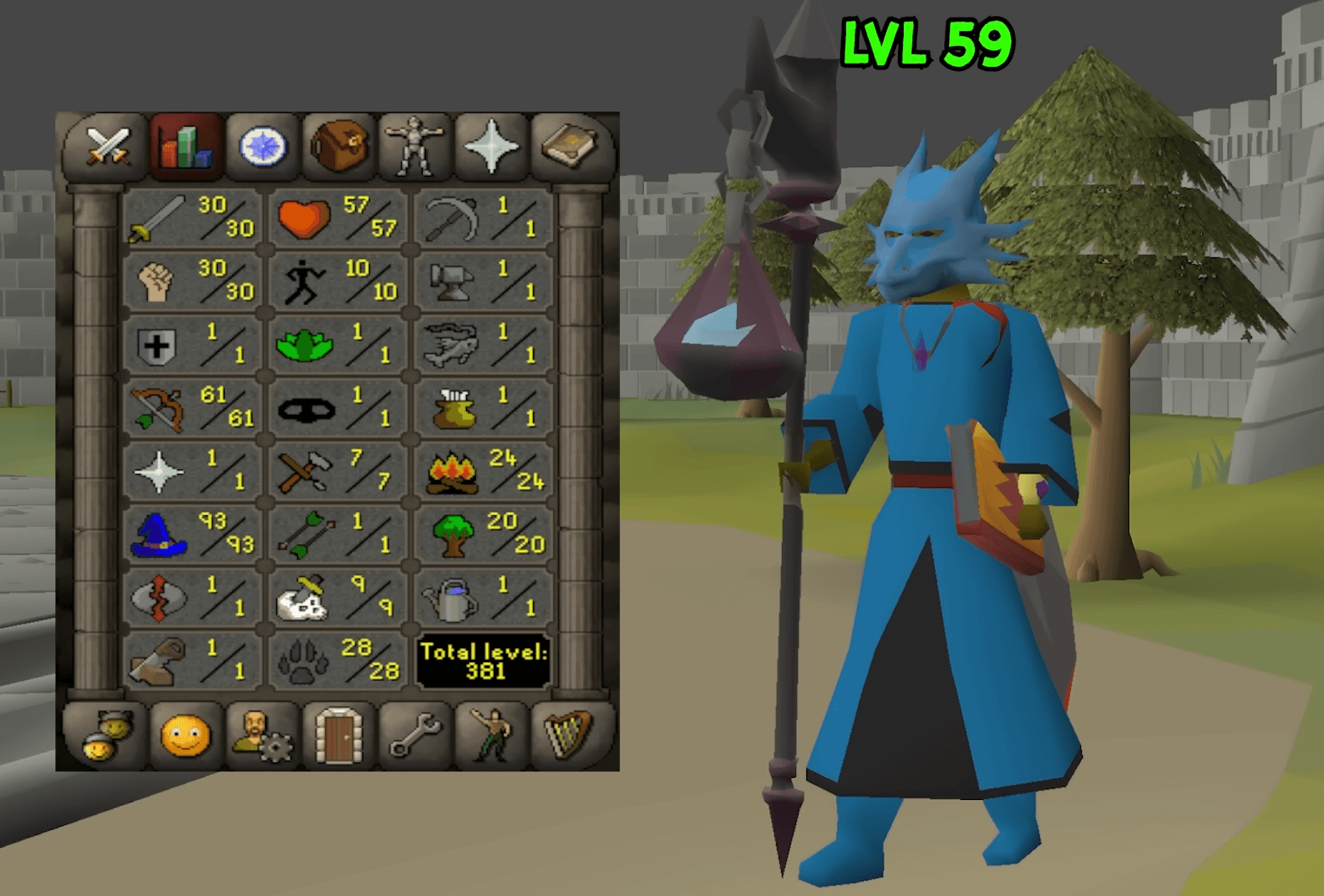View the Magic skill at level 93
Image resolution: width=1324 pixels, height=896 pixels.
[192, 534]
